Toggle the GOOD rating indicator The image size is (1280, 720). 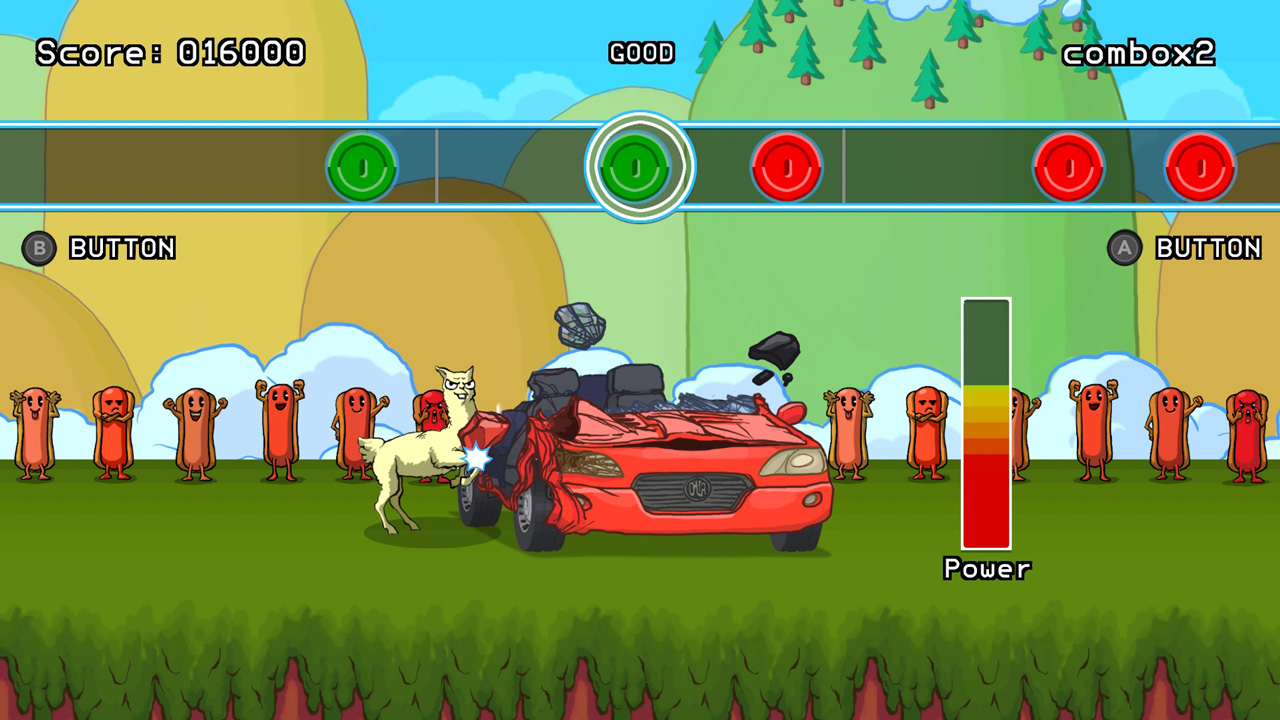tap(642, 52)
